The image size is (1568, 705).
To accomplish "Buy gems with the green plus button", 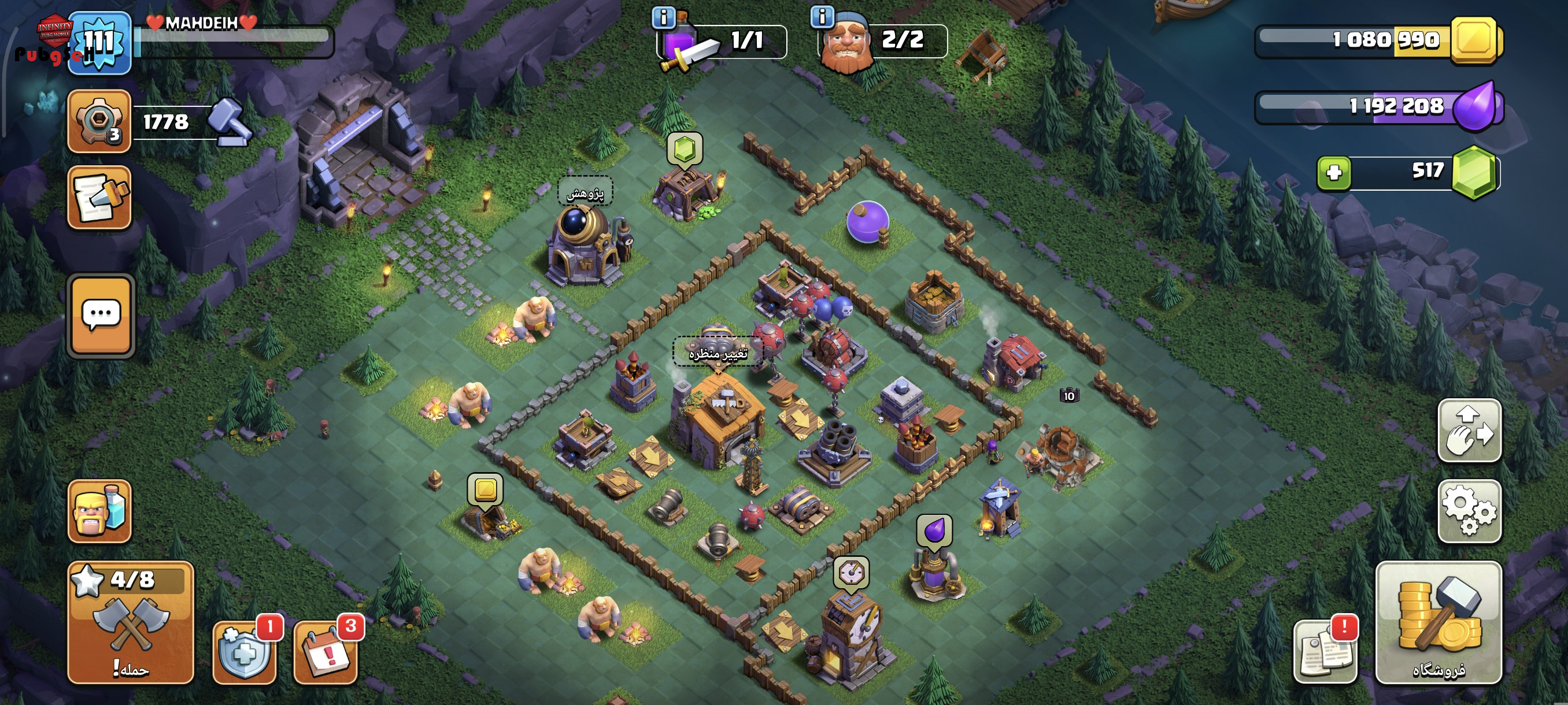I will (x=1334, y=173).
